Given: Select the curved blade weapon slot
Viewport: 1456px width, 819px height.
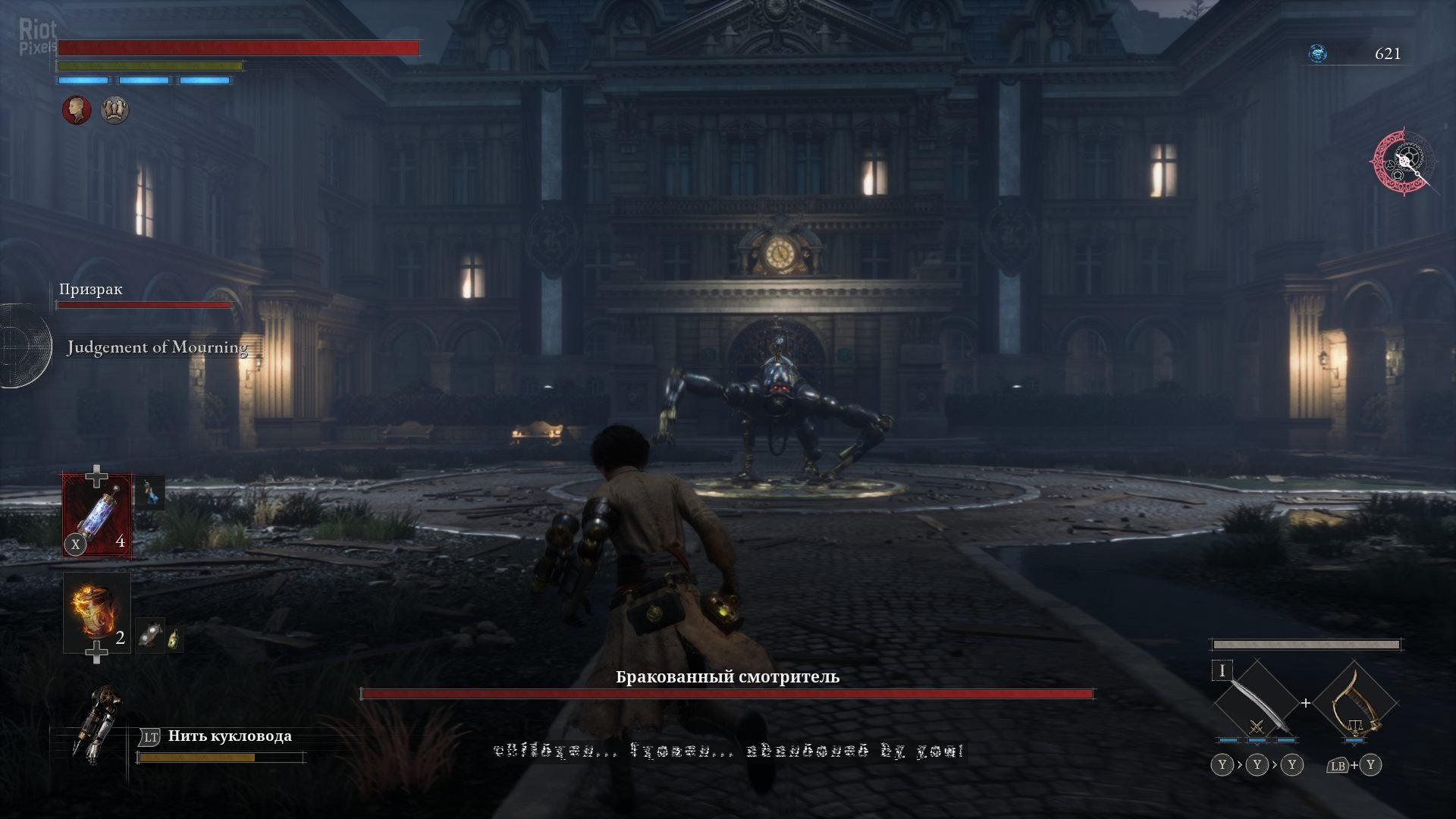Looking at the screenshot, I should click(1257, 702).
